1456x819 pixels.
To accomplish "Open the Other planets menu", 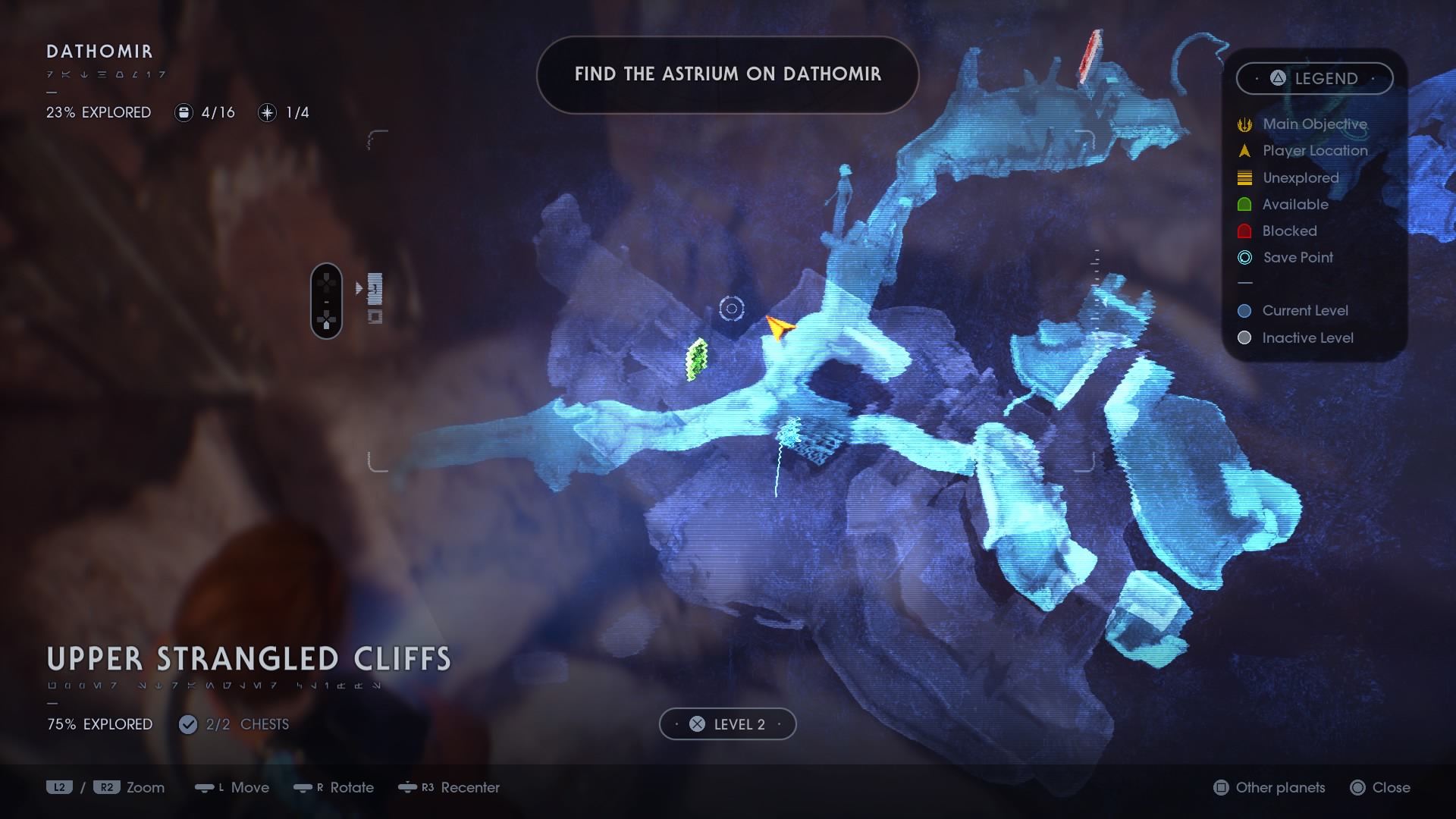I will tap(1268, 787).
